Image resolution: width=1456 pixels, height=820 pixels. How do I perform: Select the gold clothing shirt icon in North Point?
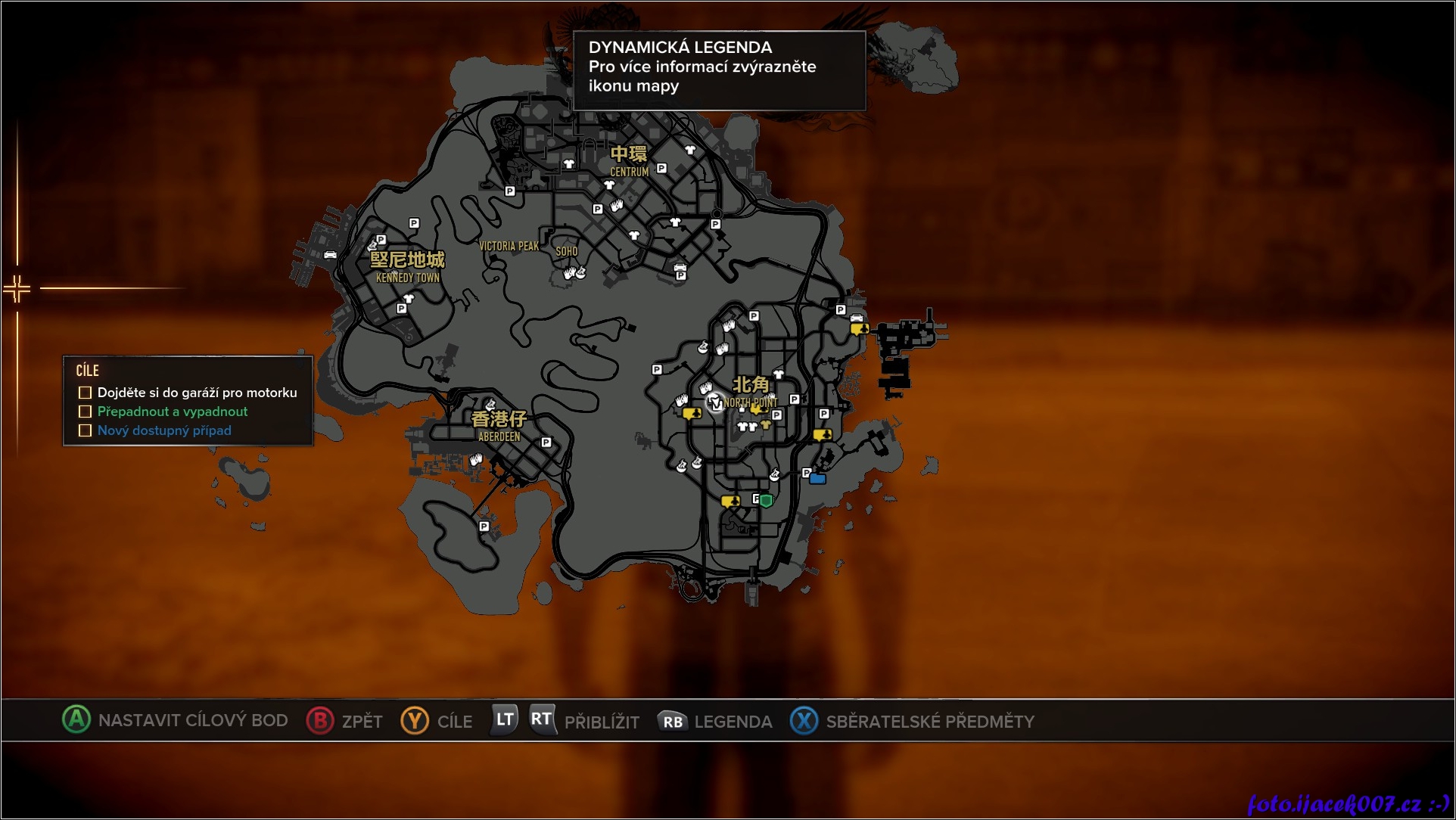click(766, 424)
